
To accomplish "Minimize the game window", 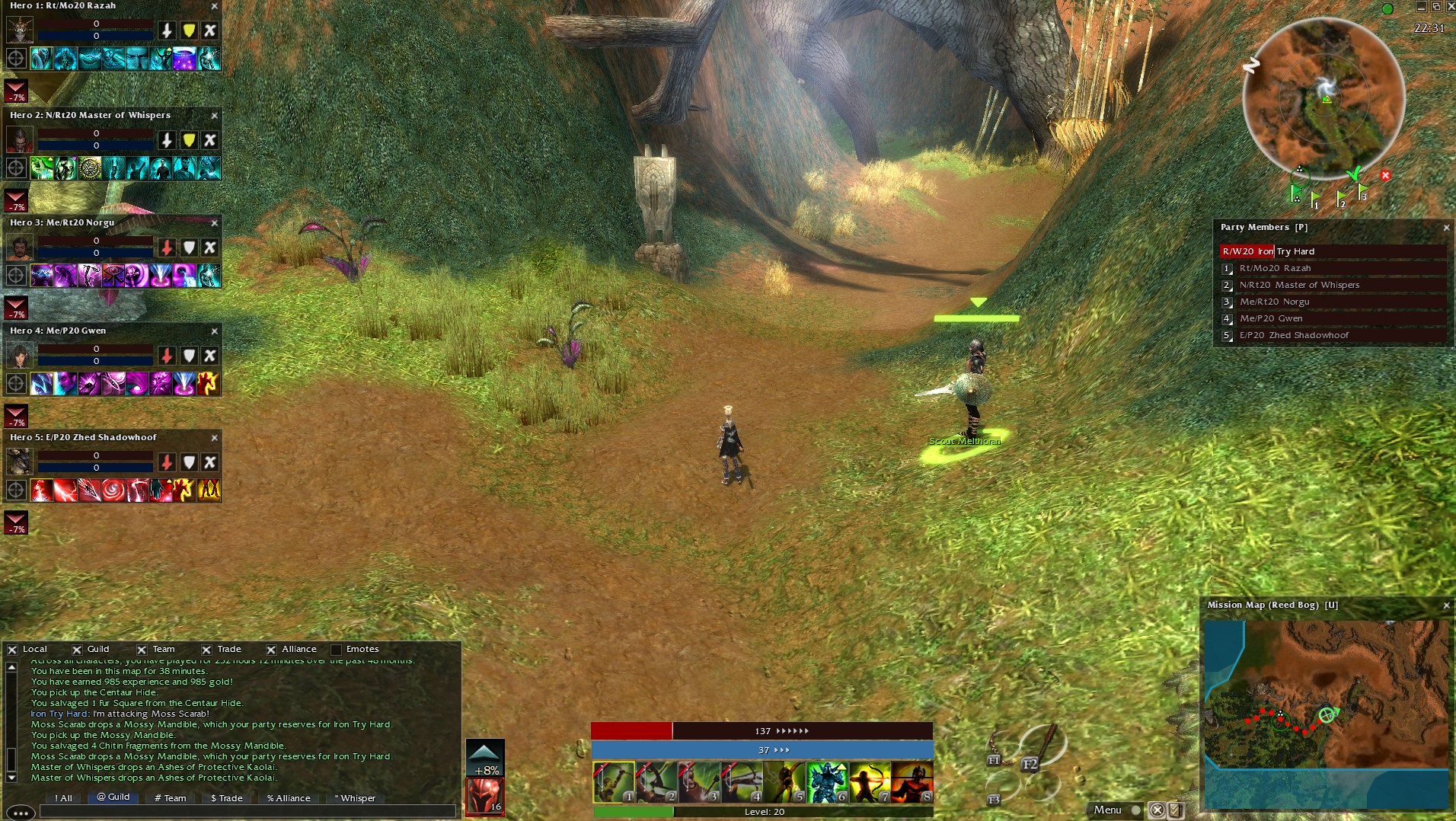I will (x=1421, y=7).
